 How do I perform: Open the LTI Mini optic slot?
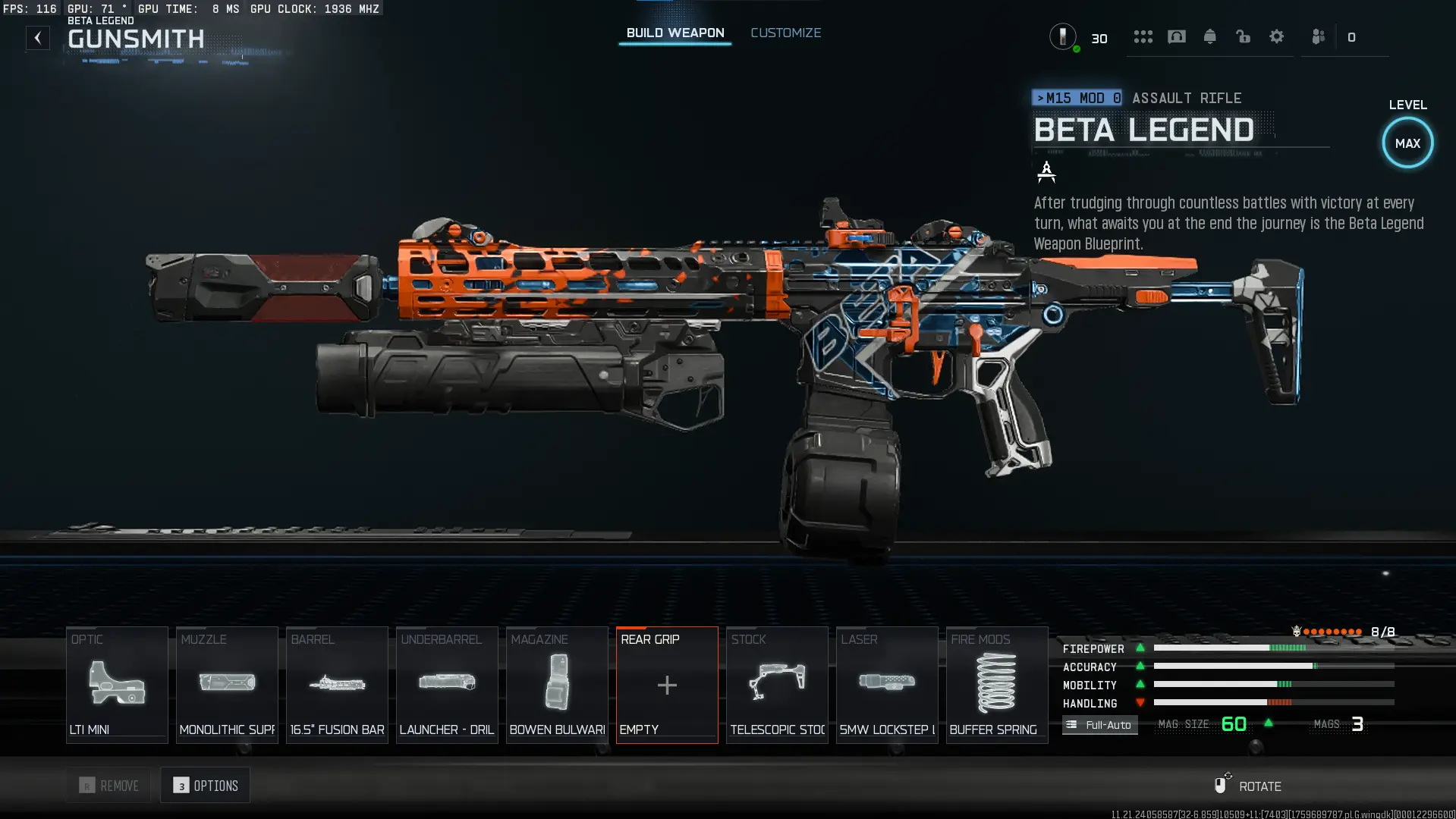(117, 685)
